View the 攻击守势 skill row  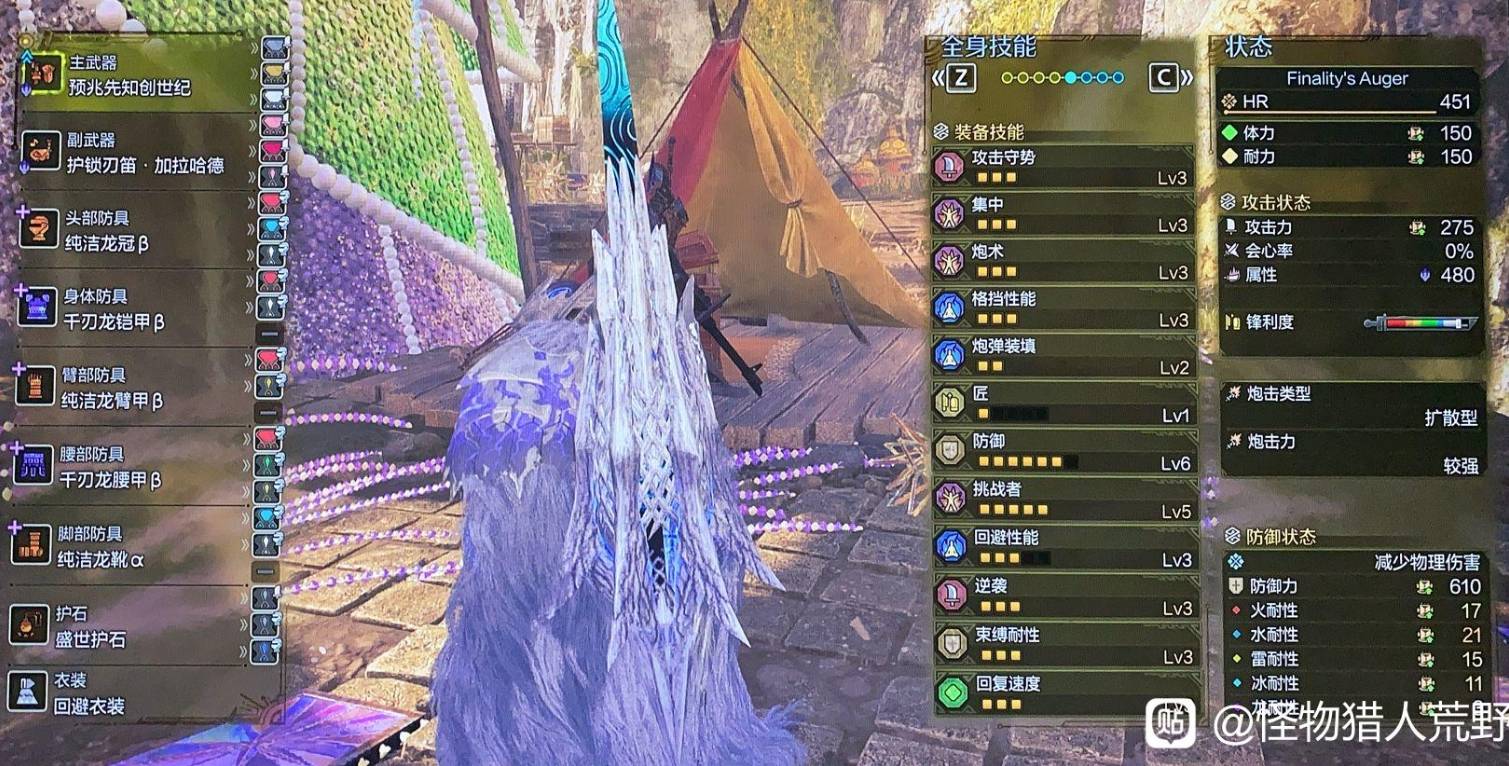1064,167
